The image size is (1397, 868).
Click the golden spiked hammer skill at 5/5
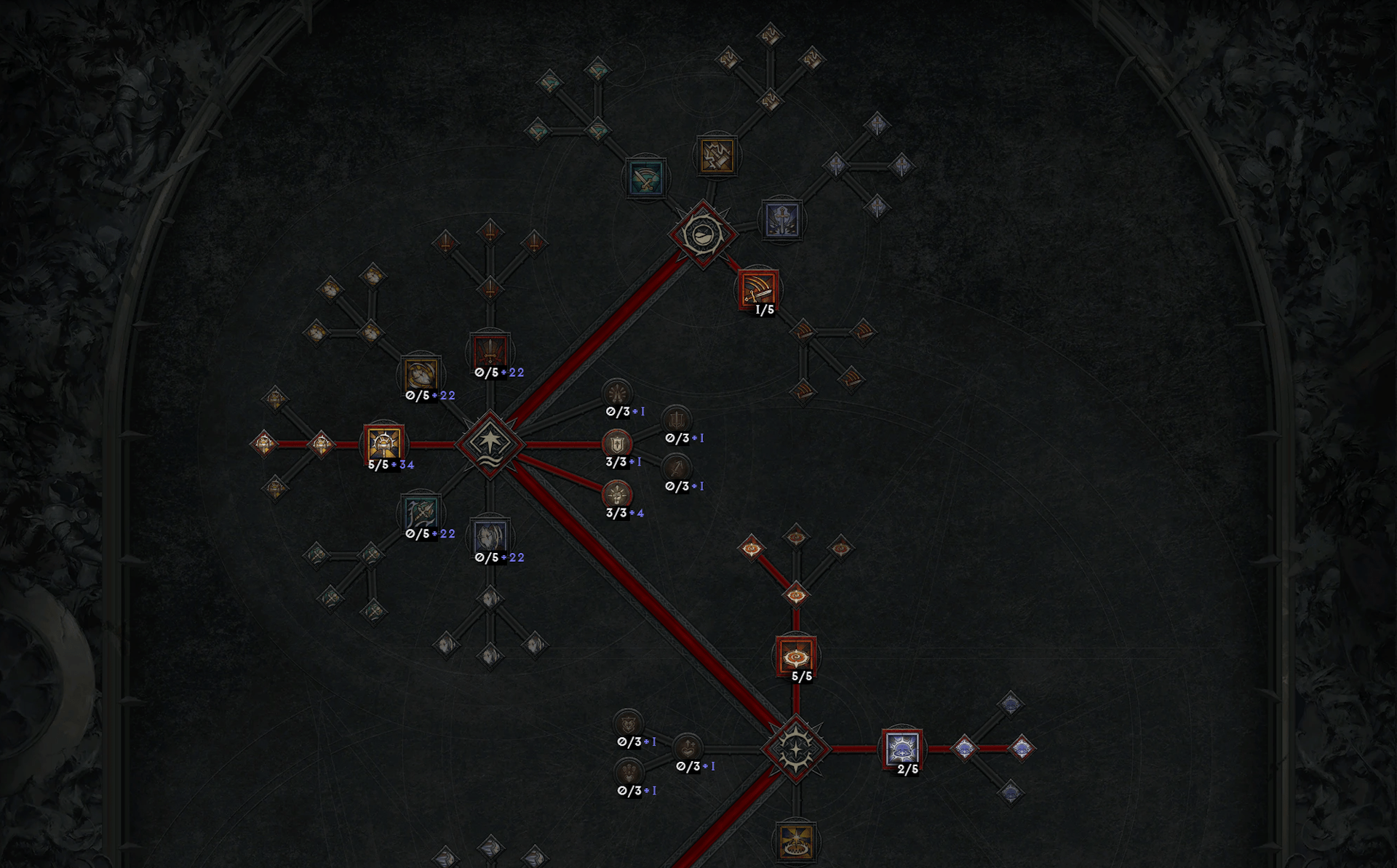pyautogui.click(x=383, y=443)
